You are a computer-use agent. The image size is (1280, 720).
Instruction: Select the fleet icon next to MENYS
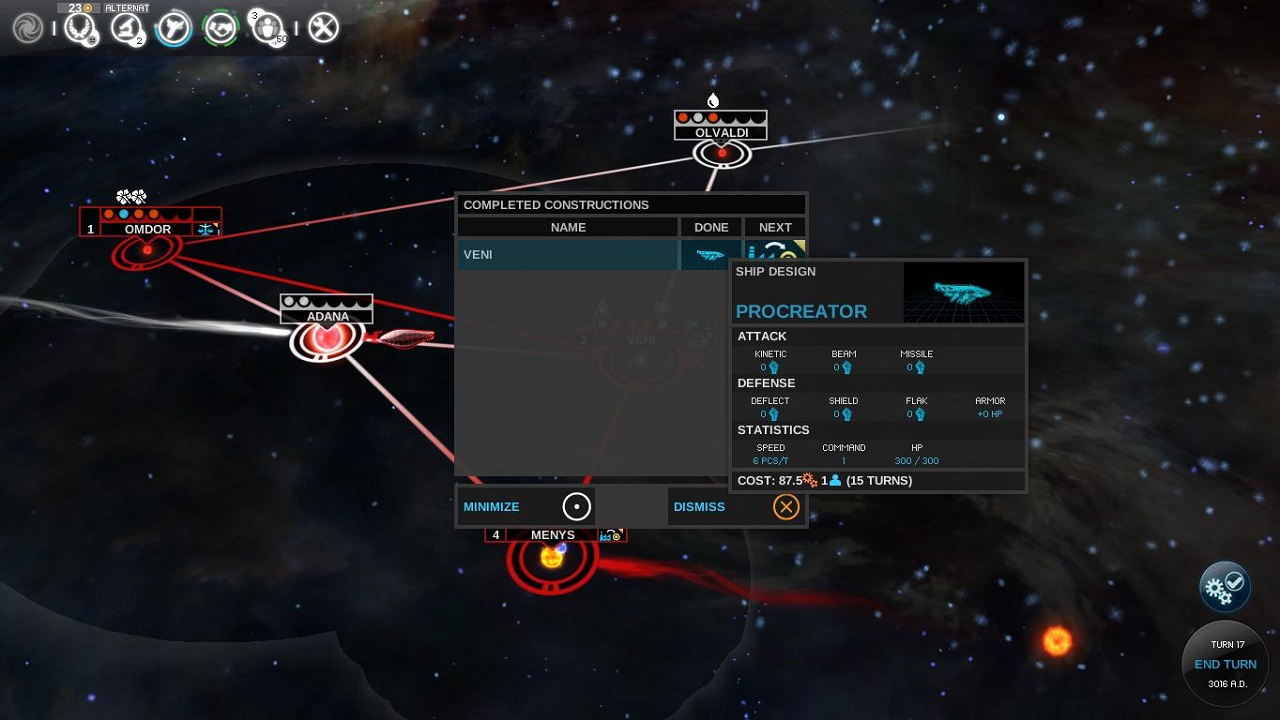coord(611,535)
